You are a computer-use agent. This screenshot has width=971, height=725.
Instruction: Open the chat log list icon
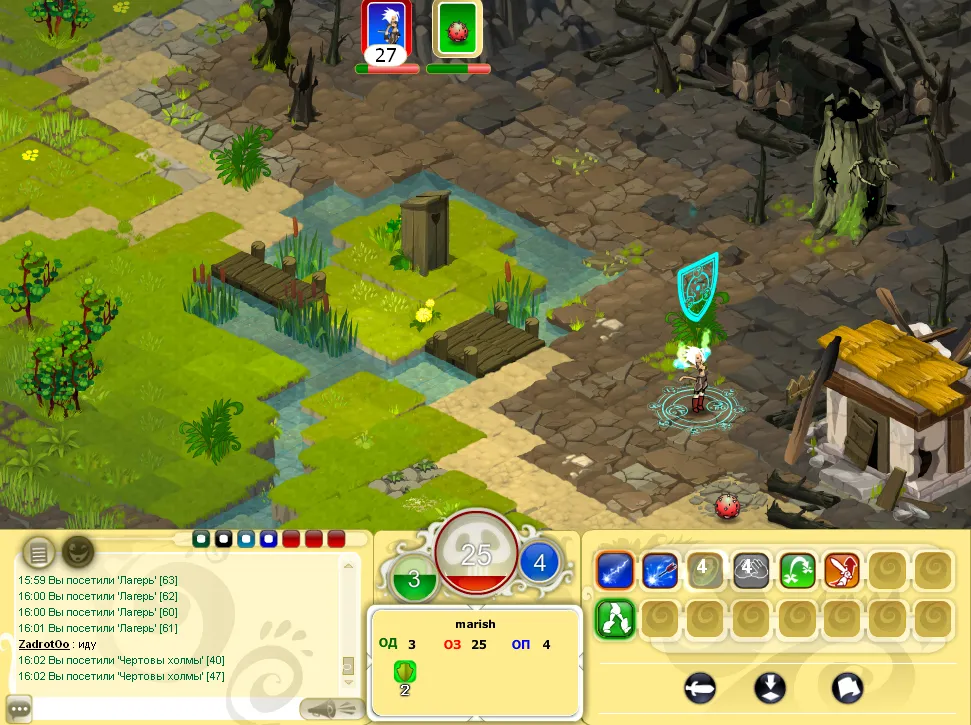(39, 550)
